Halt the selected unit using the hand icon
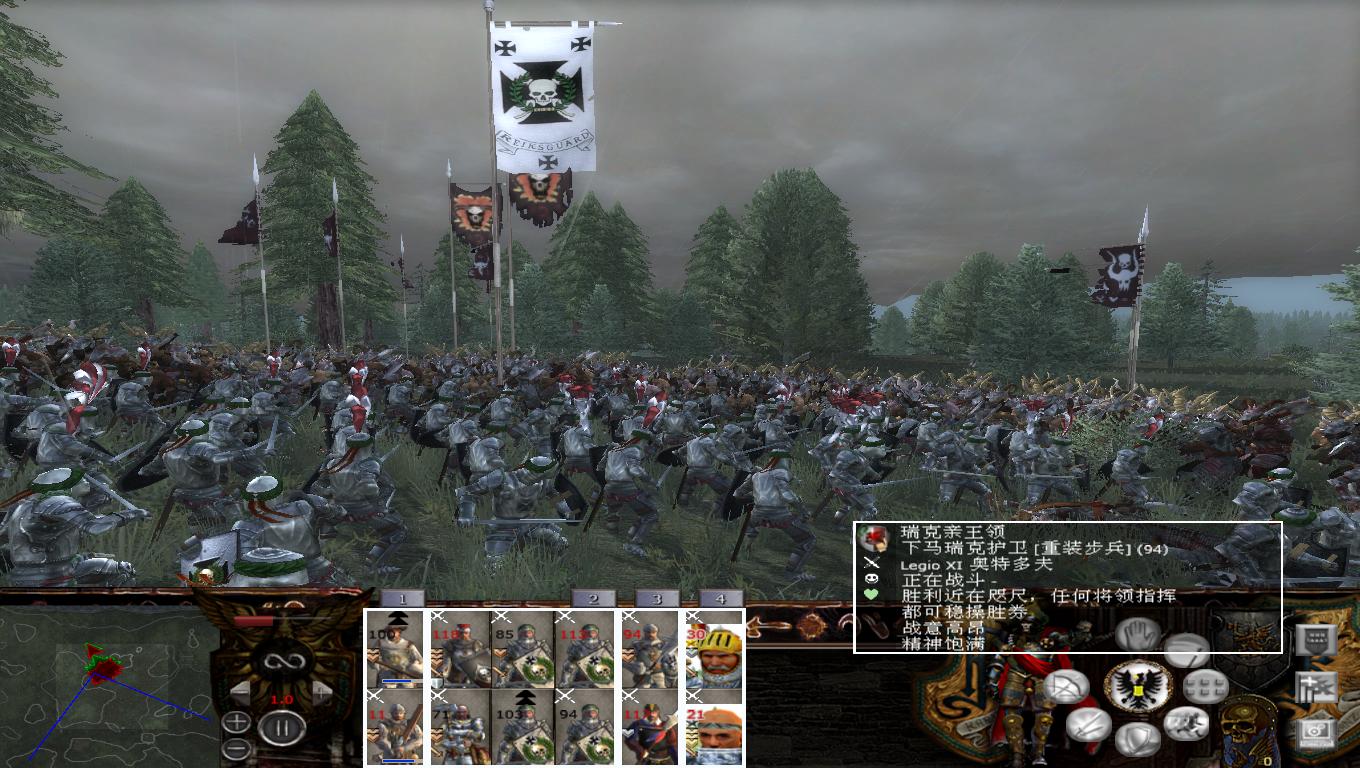Viewport: 1360px width, 768px height. (x=1136, y=633)
